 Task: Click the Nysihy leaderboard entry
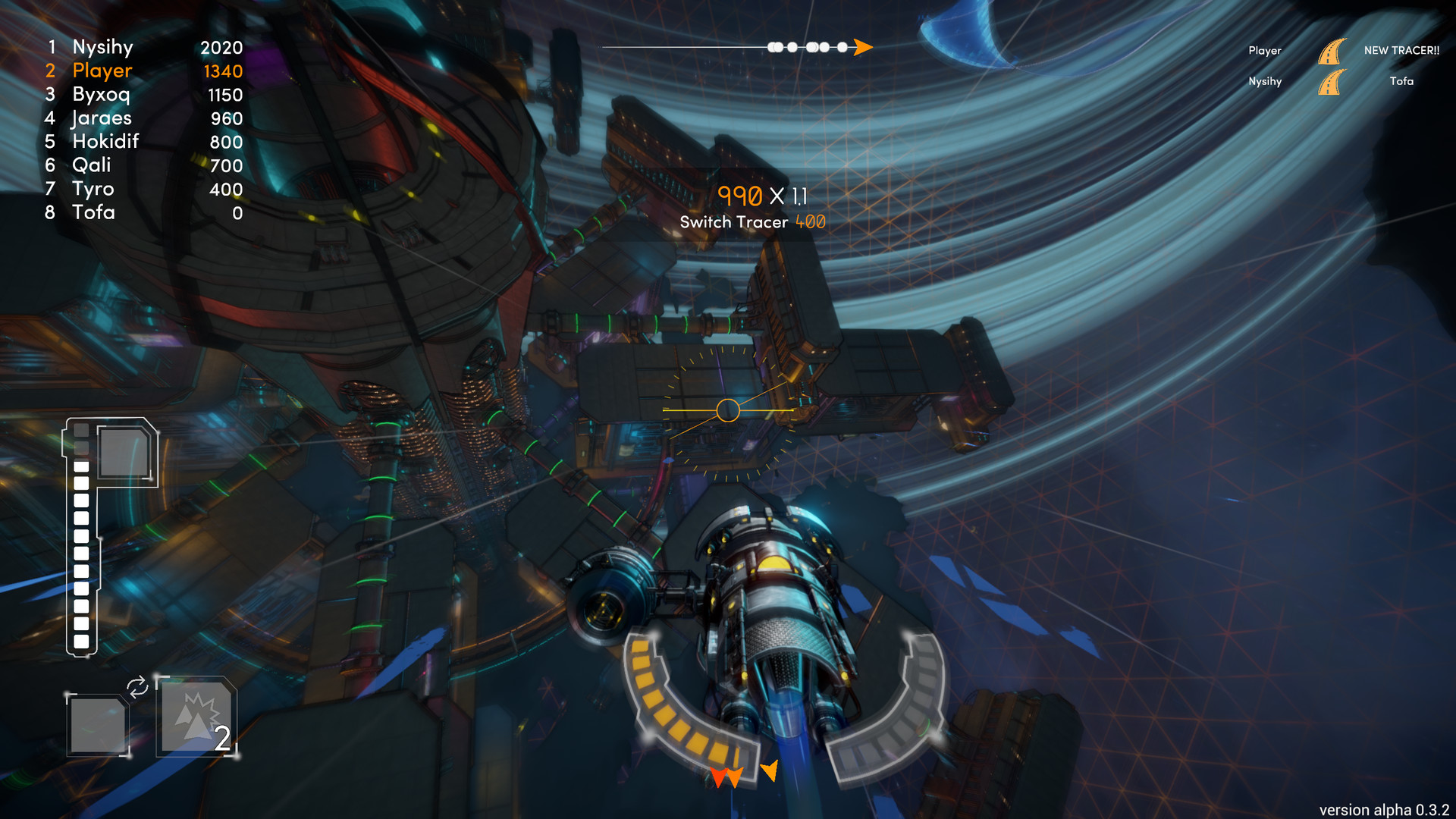pyautogui.click(x=102, y=47)
